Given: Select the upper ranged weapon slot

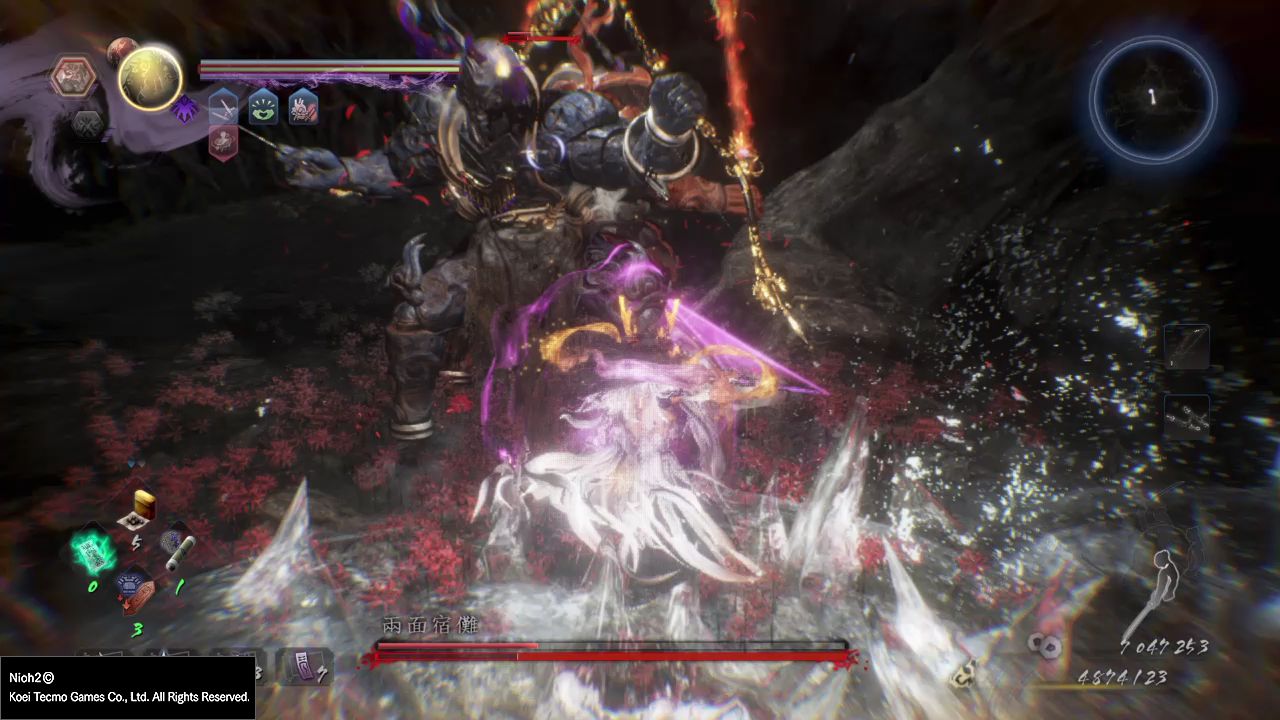Looking at the screenshot, I should pyautogui.click(x=1187, y=347).
